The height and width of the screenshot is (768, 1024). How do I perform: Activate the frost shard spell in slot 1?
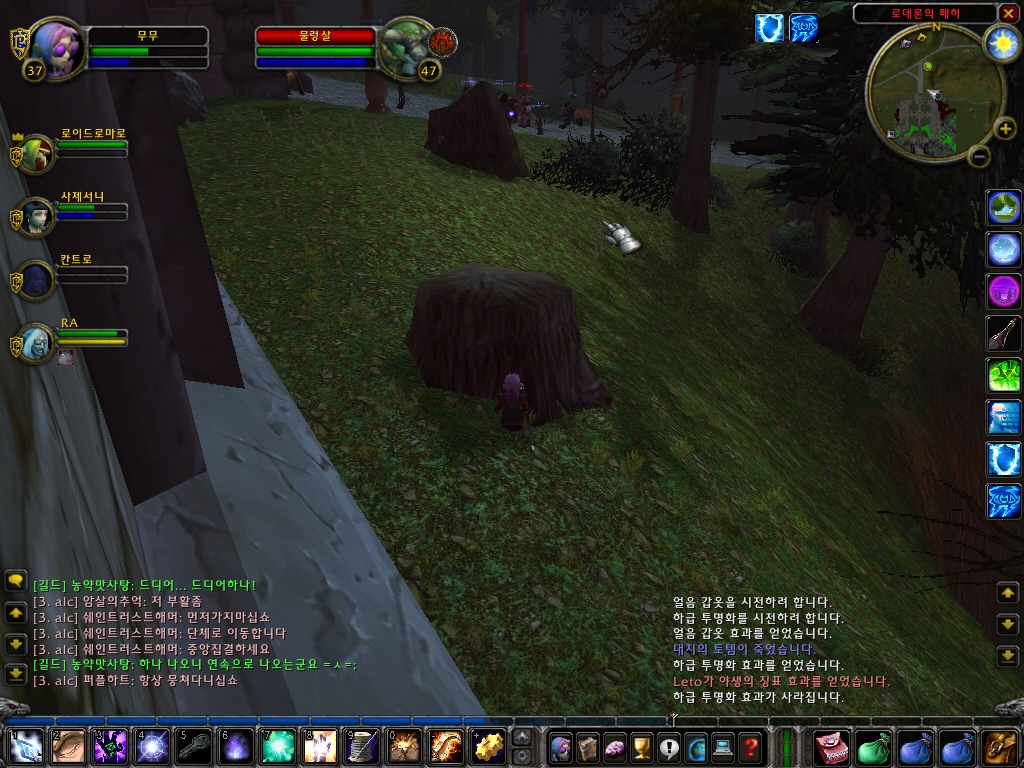[x=25, y=746]
